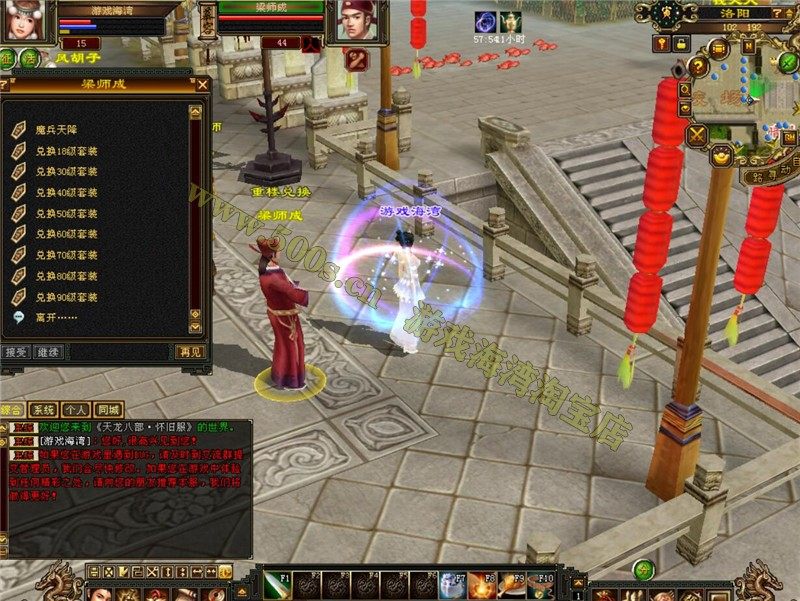Screen dimensions: 800x601
Task: Click the 再见 goodbye button
Action: coord(189,352)
